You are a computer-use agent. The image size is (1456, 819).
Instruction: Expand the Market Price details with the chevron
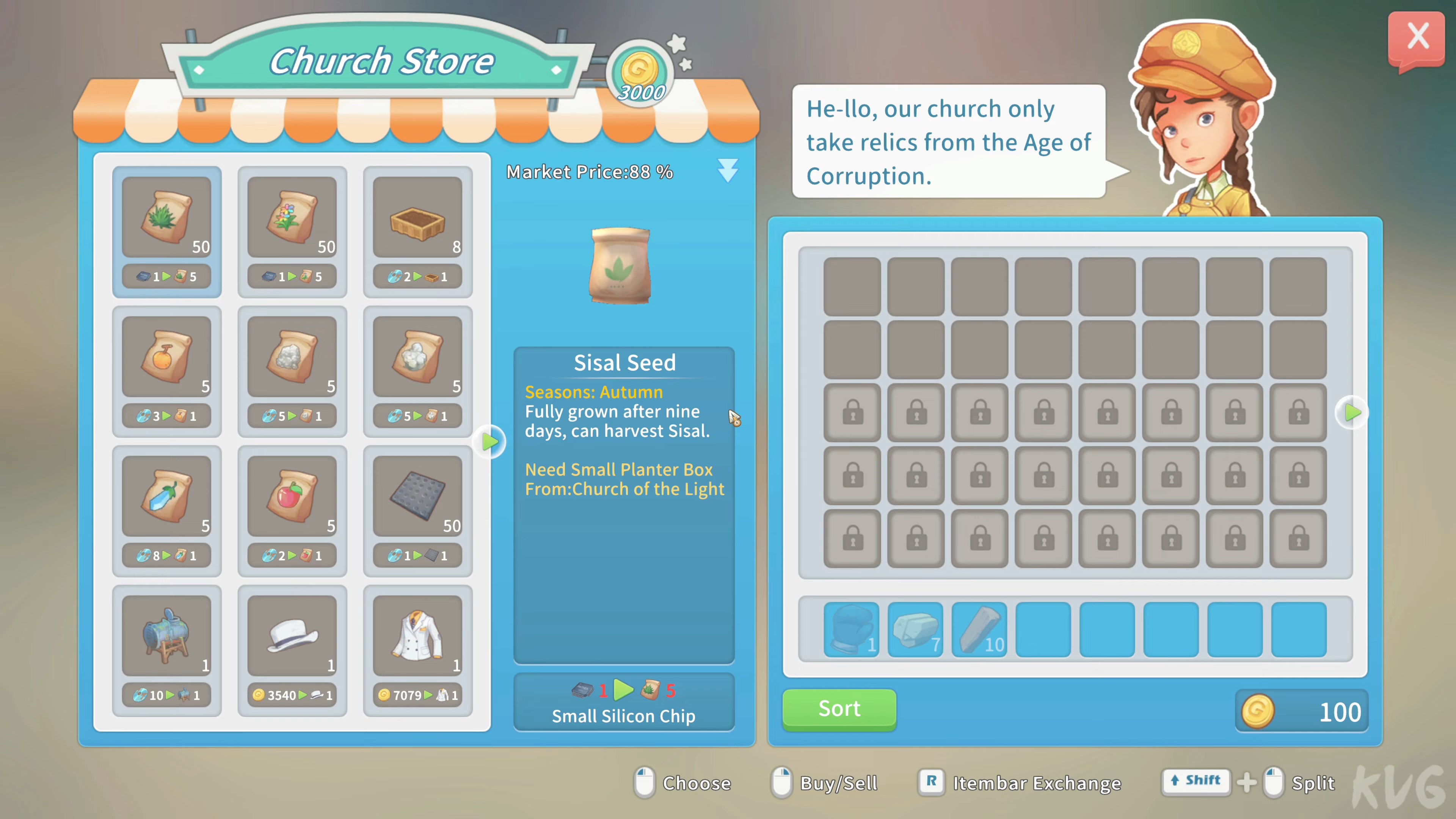728,170
